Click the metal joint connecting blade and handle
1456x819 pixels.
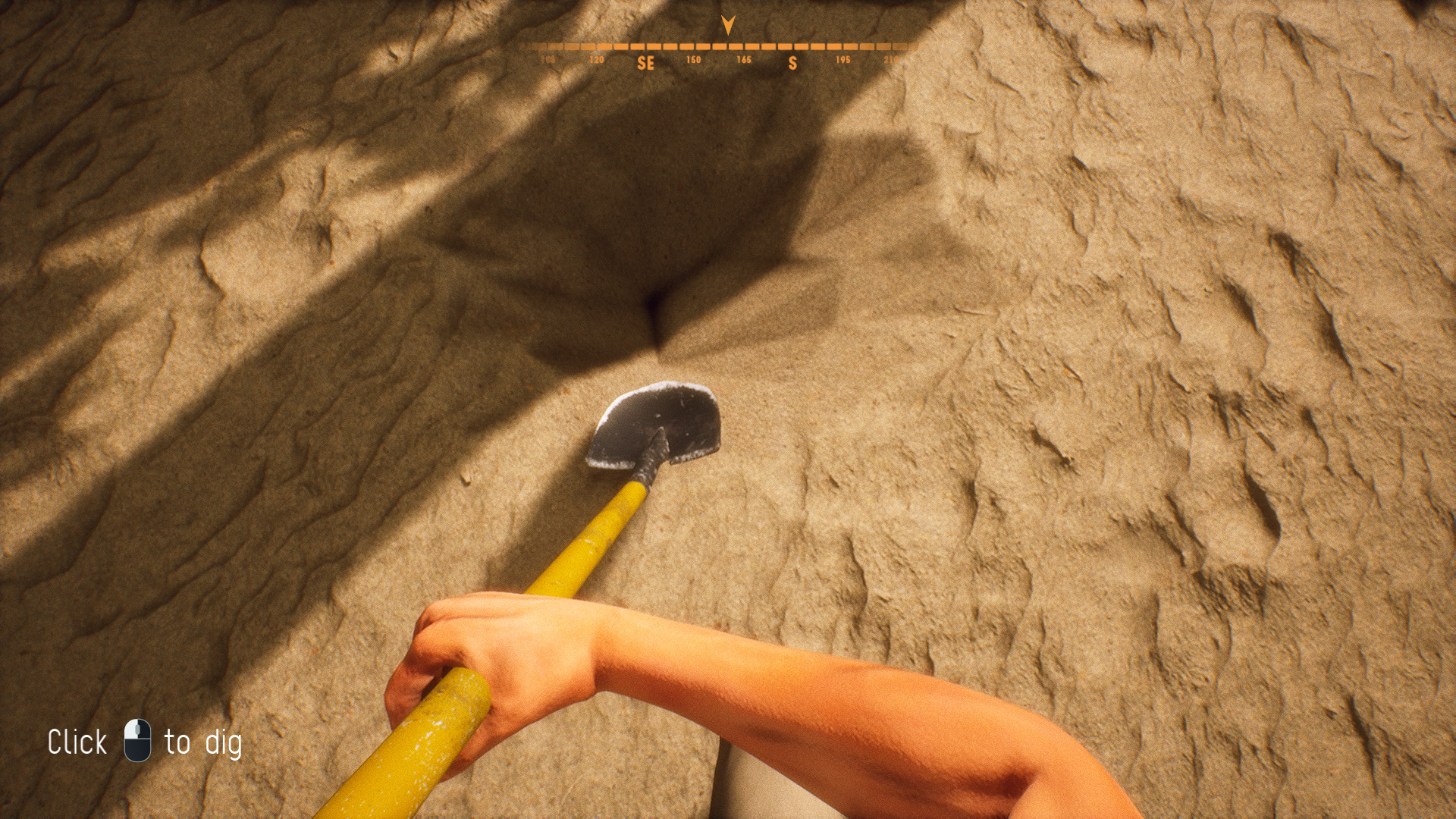(x=650, y=472)
